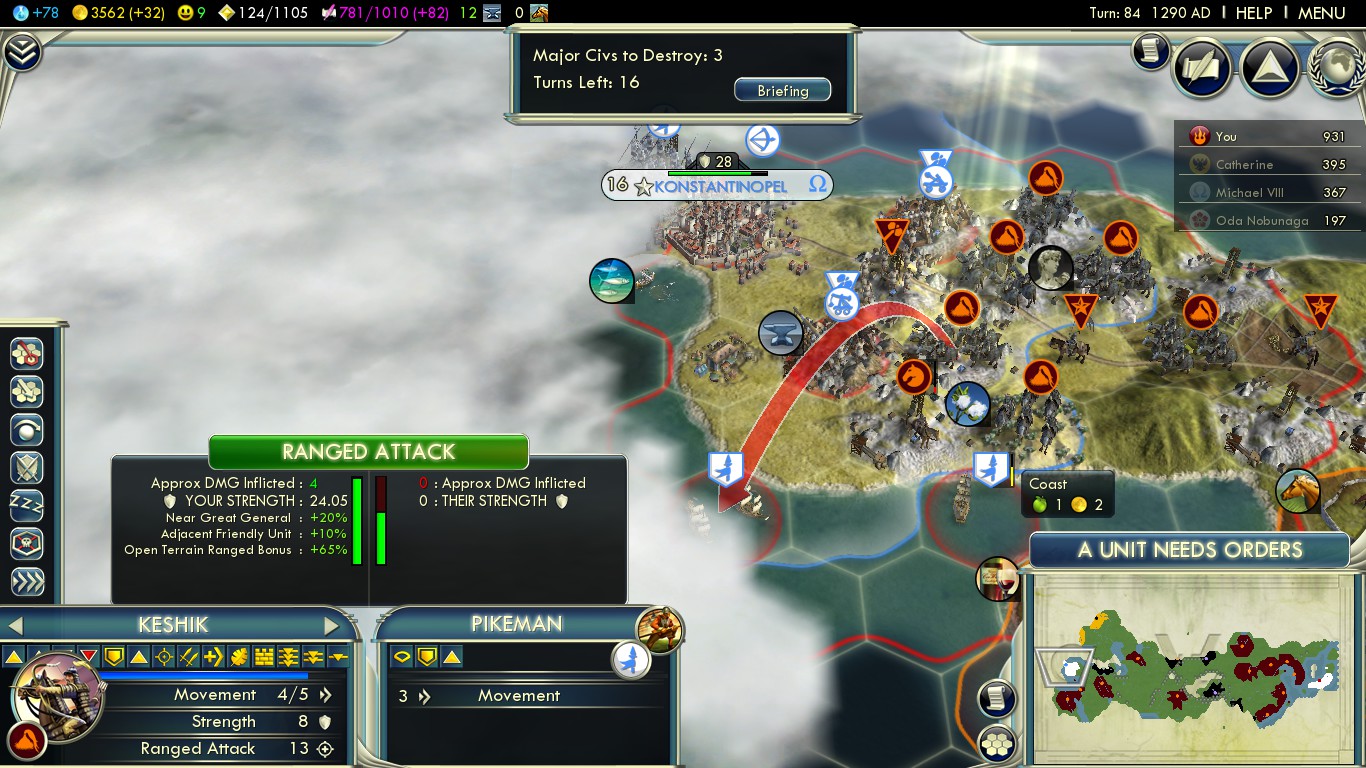Screen dimensions: 1366x768
Task: Click the minimap to move the camera
Action: point(1190,665)
